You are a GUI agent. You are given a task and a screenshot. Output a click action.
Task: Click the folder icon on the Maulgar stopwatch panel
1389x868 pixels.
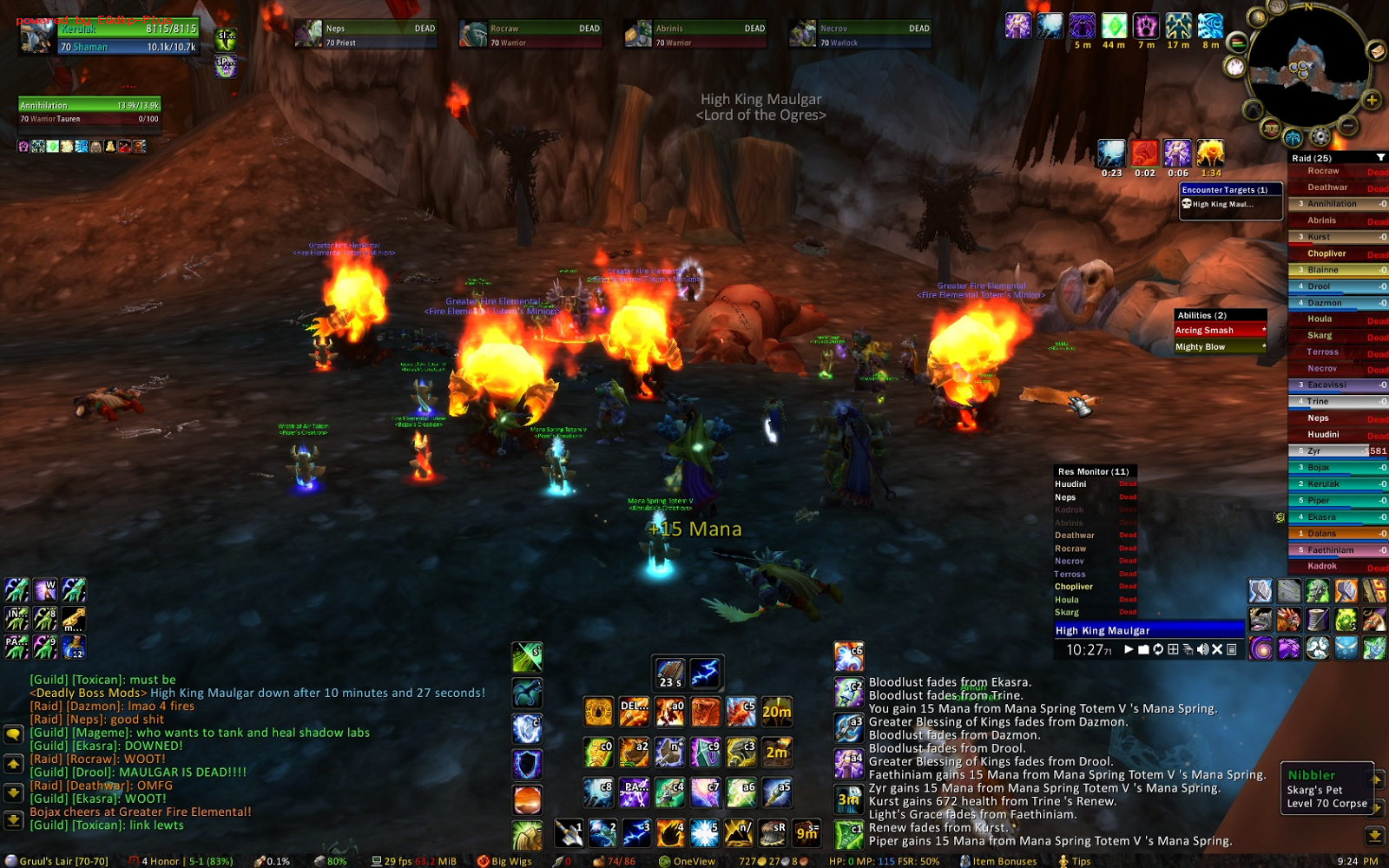click(x=1143, y=649)
